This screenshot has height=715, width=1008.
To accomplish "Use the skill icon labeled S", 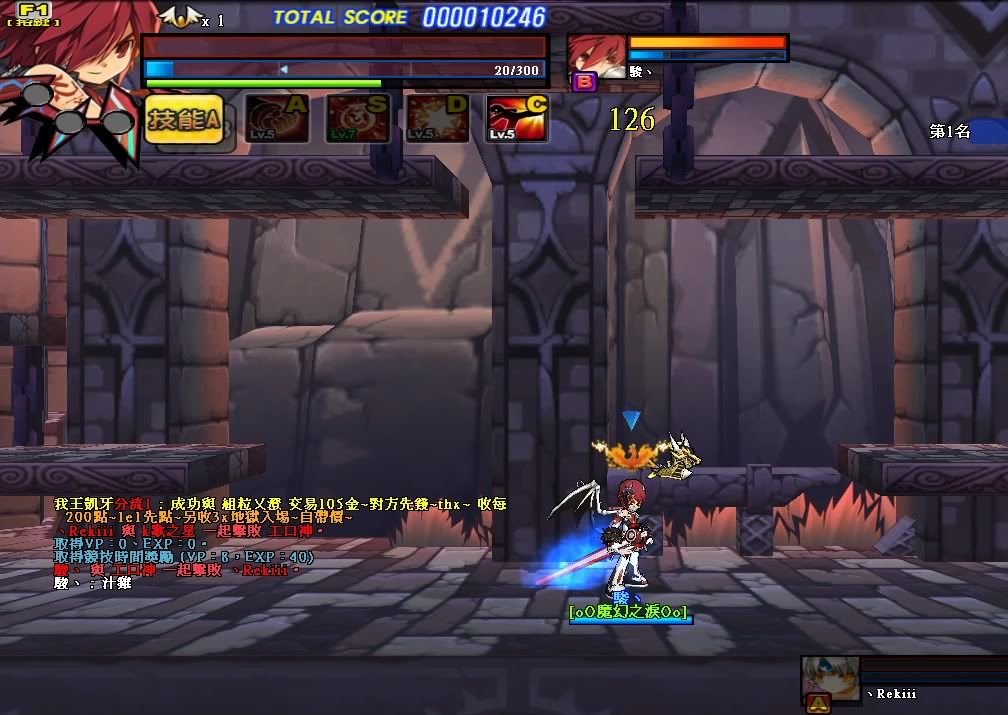I will pos(357,119).
